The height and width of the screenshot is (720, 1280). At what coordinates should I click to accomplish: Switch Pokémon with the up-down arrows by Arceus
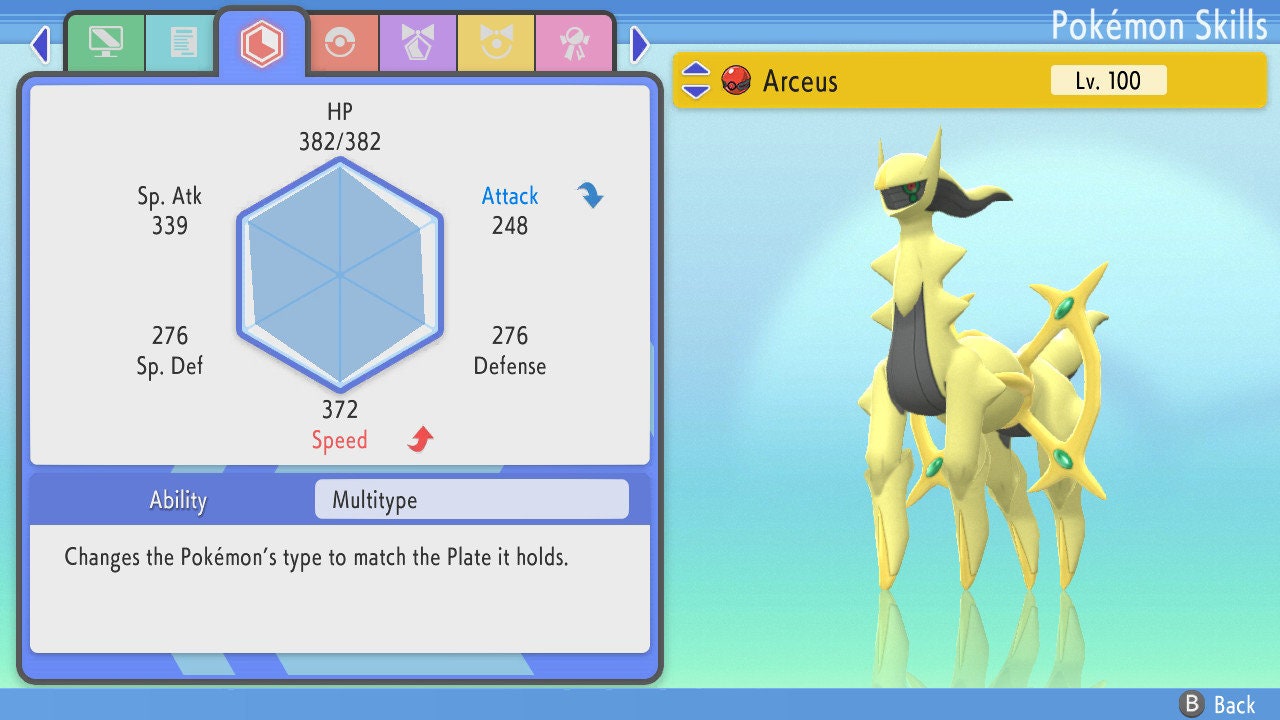click(x=696, y=80)
